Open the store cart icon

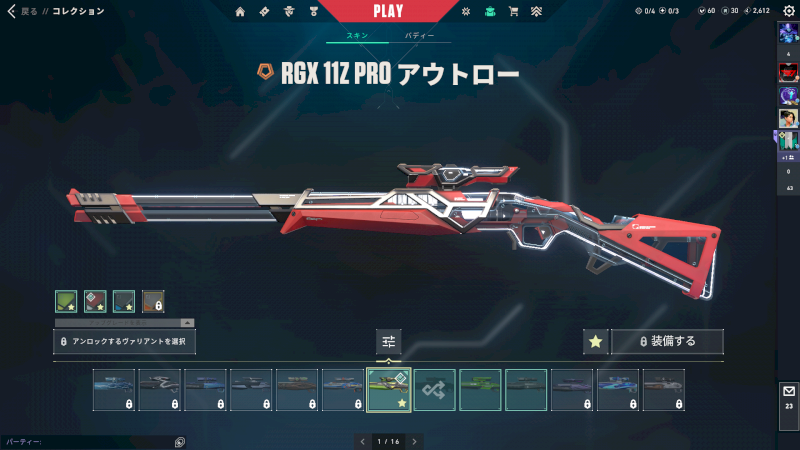(514, 12)
